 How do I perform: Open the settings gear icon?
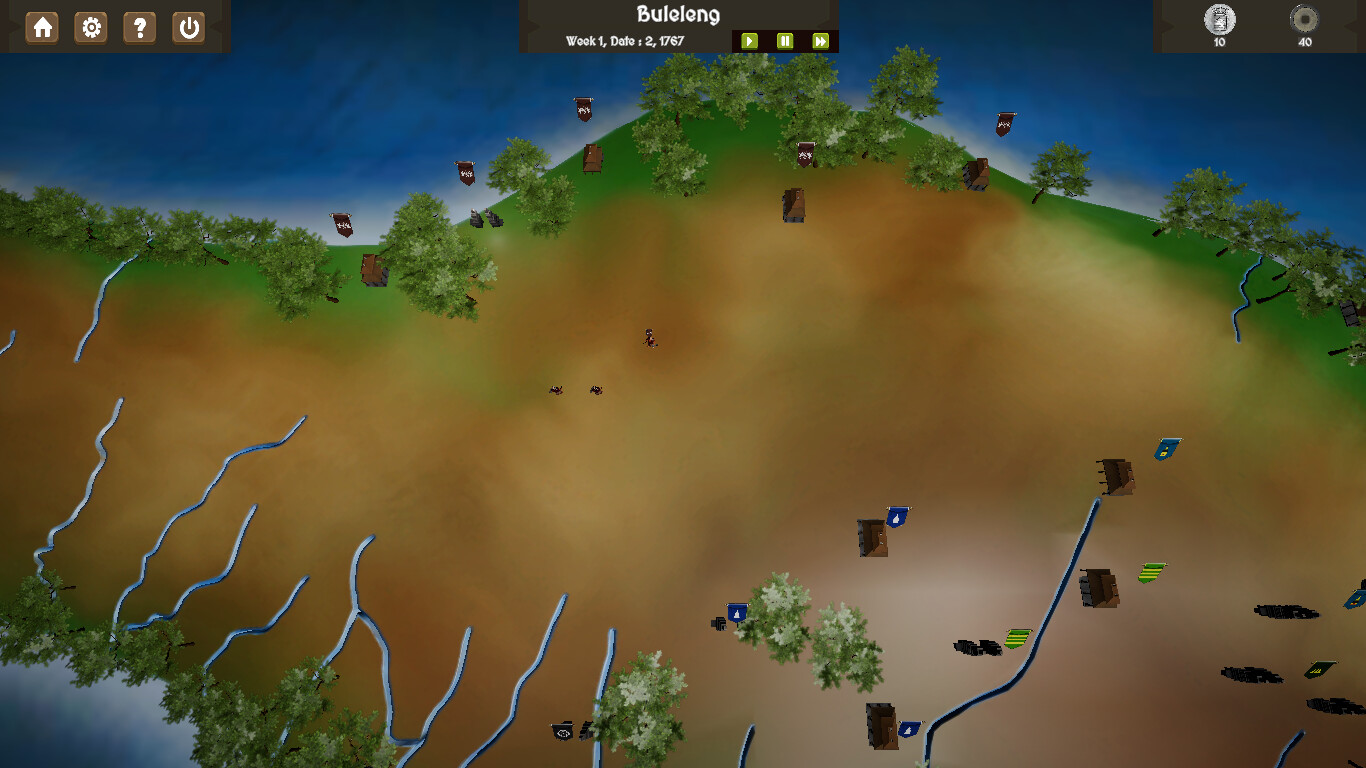(89, 28)
